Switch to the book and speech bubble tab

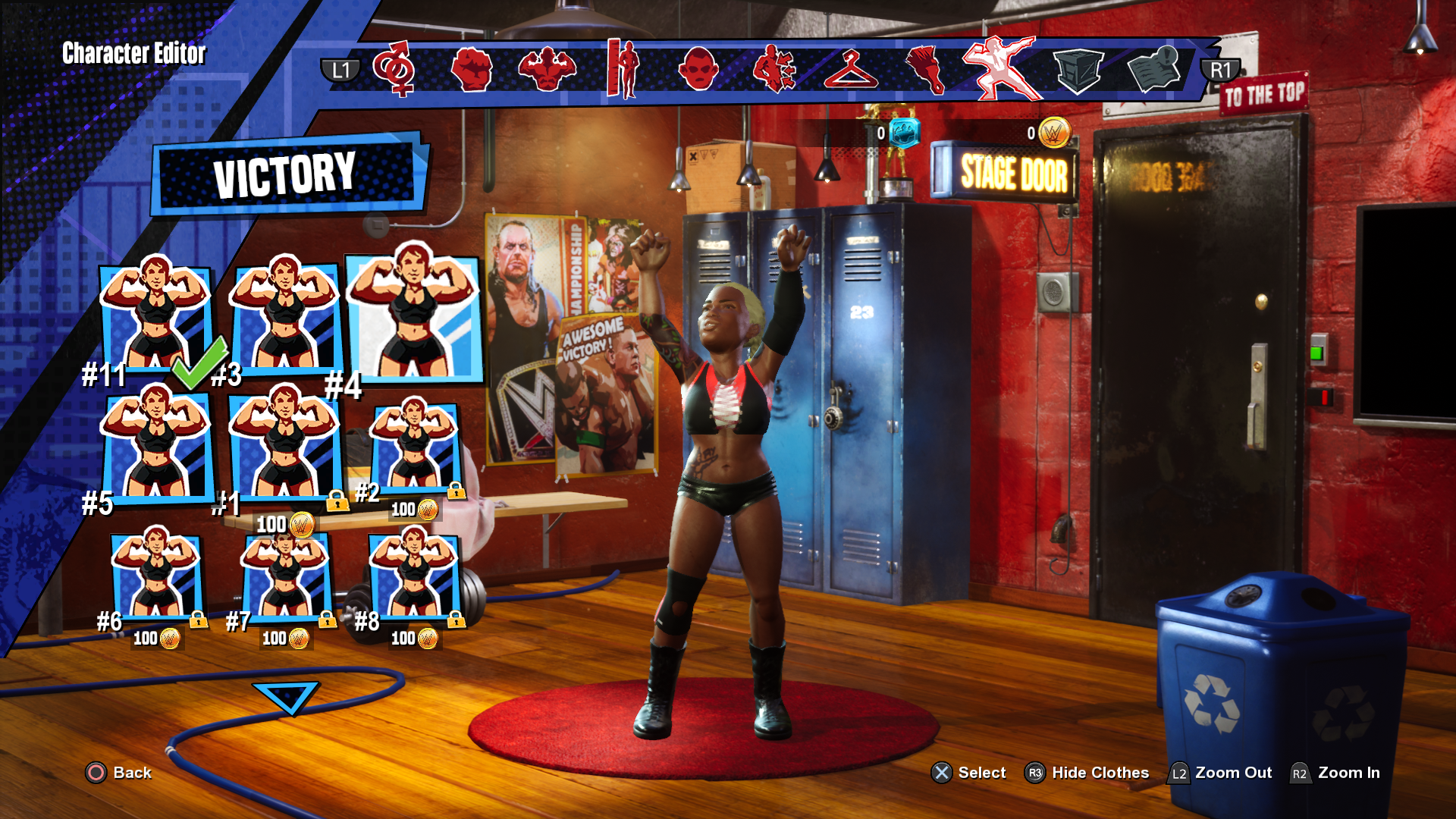point(1153,70)
